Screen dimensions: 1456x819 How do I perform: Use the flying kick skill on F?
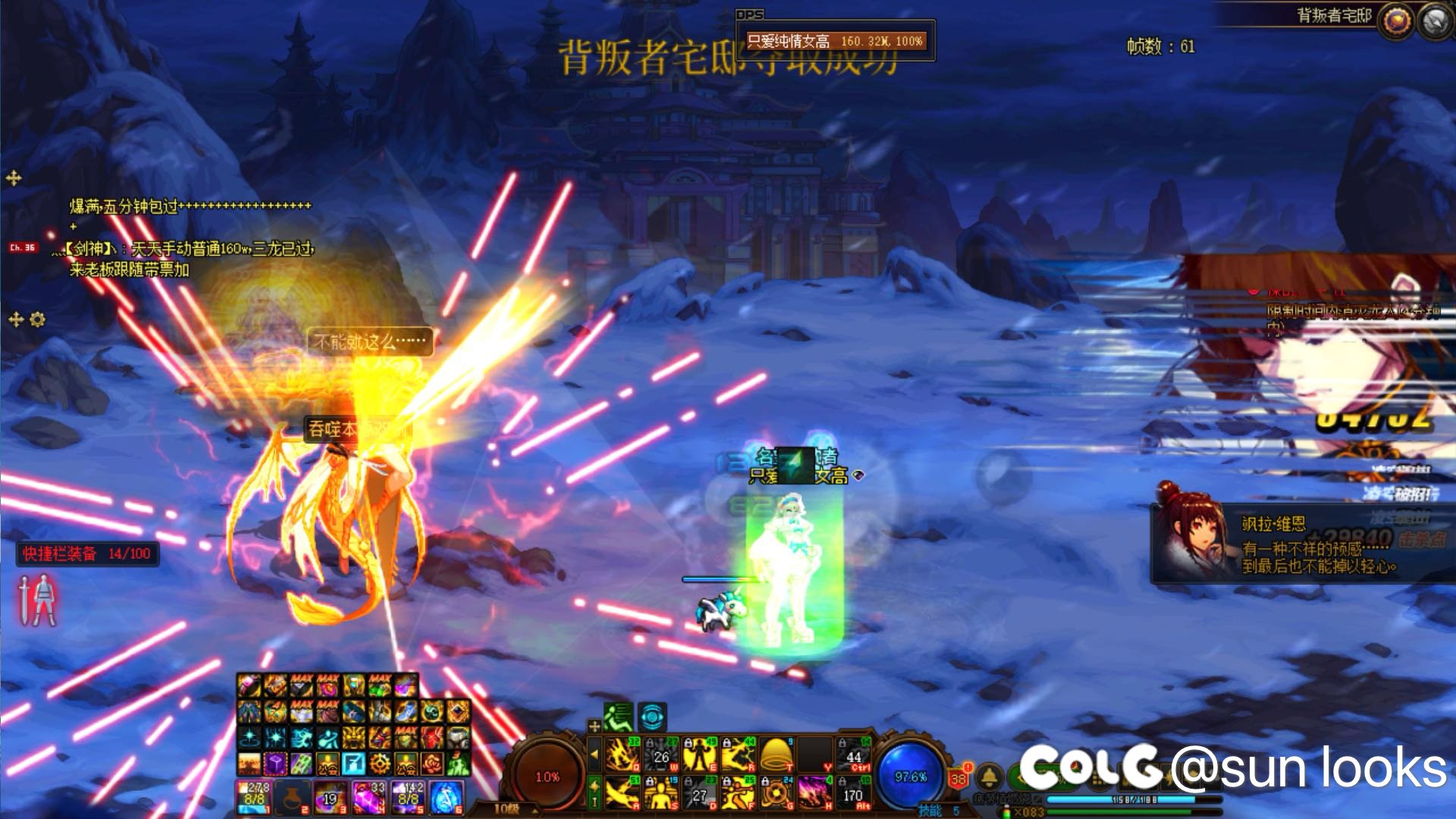click(737, 793)
